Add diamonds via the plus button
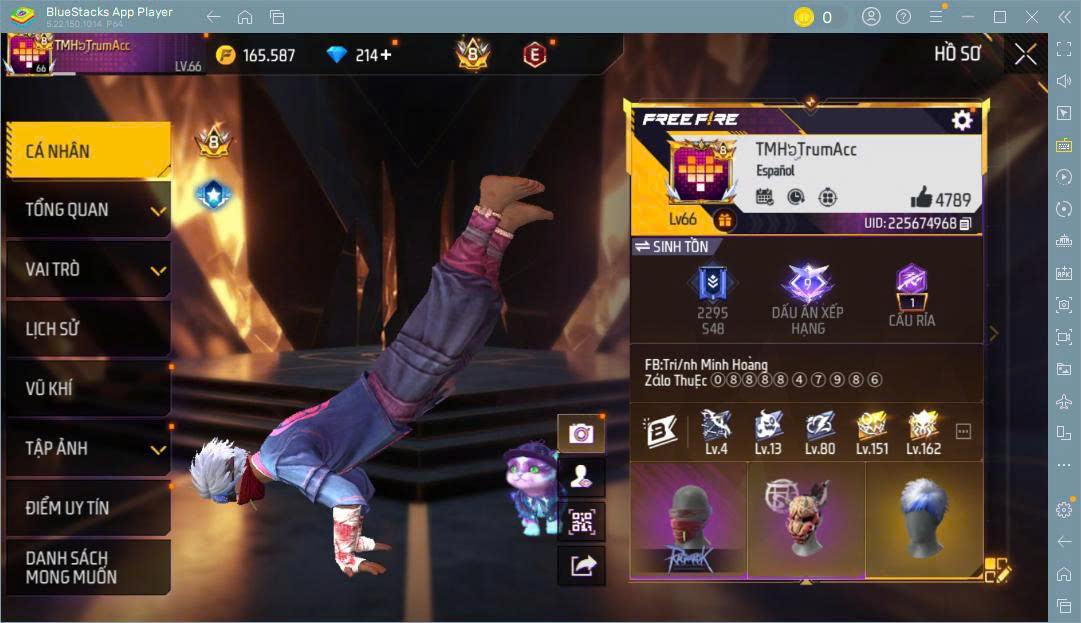This screenshot has height=623, width=1081. click(386, 55)
